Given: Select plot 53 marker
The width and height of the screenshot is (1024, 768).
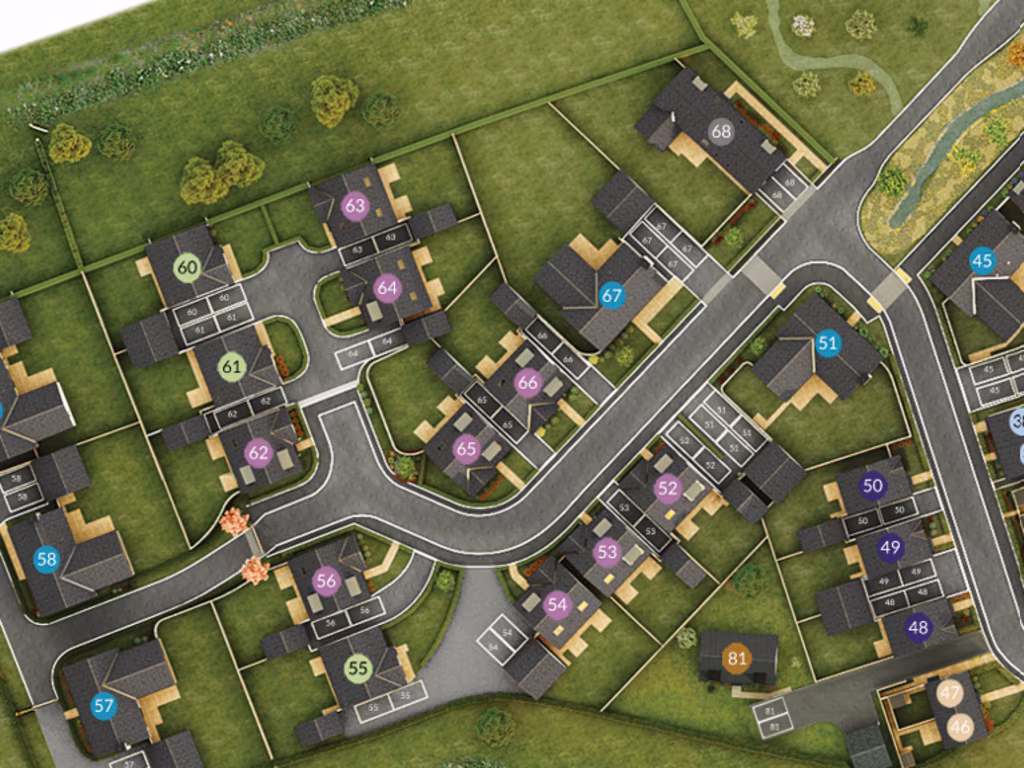Looking at the screenshot, I should [607, 551].
